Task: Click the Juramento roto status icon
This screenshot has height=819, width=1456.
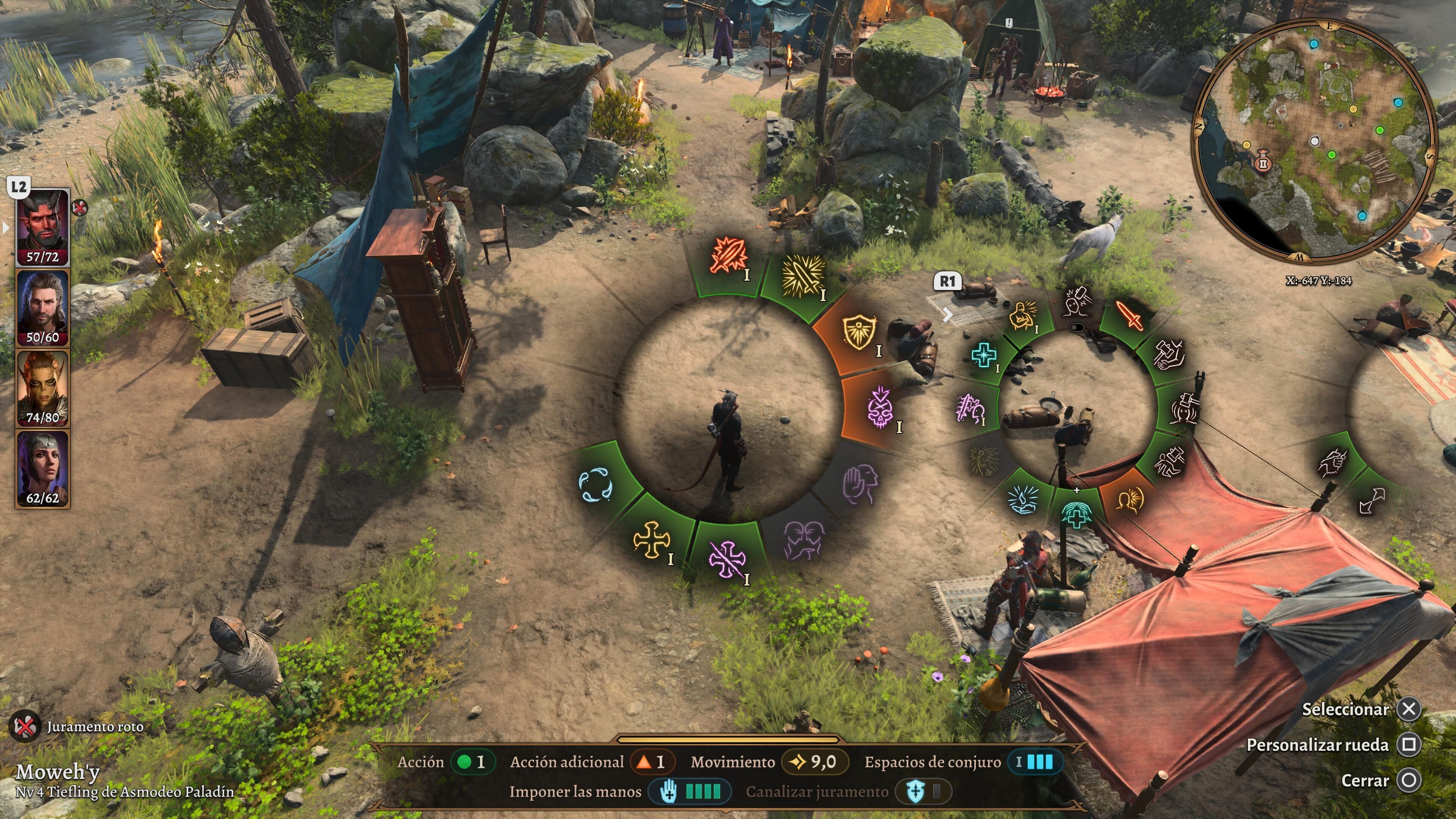Action: tap(25, 726)
